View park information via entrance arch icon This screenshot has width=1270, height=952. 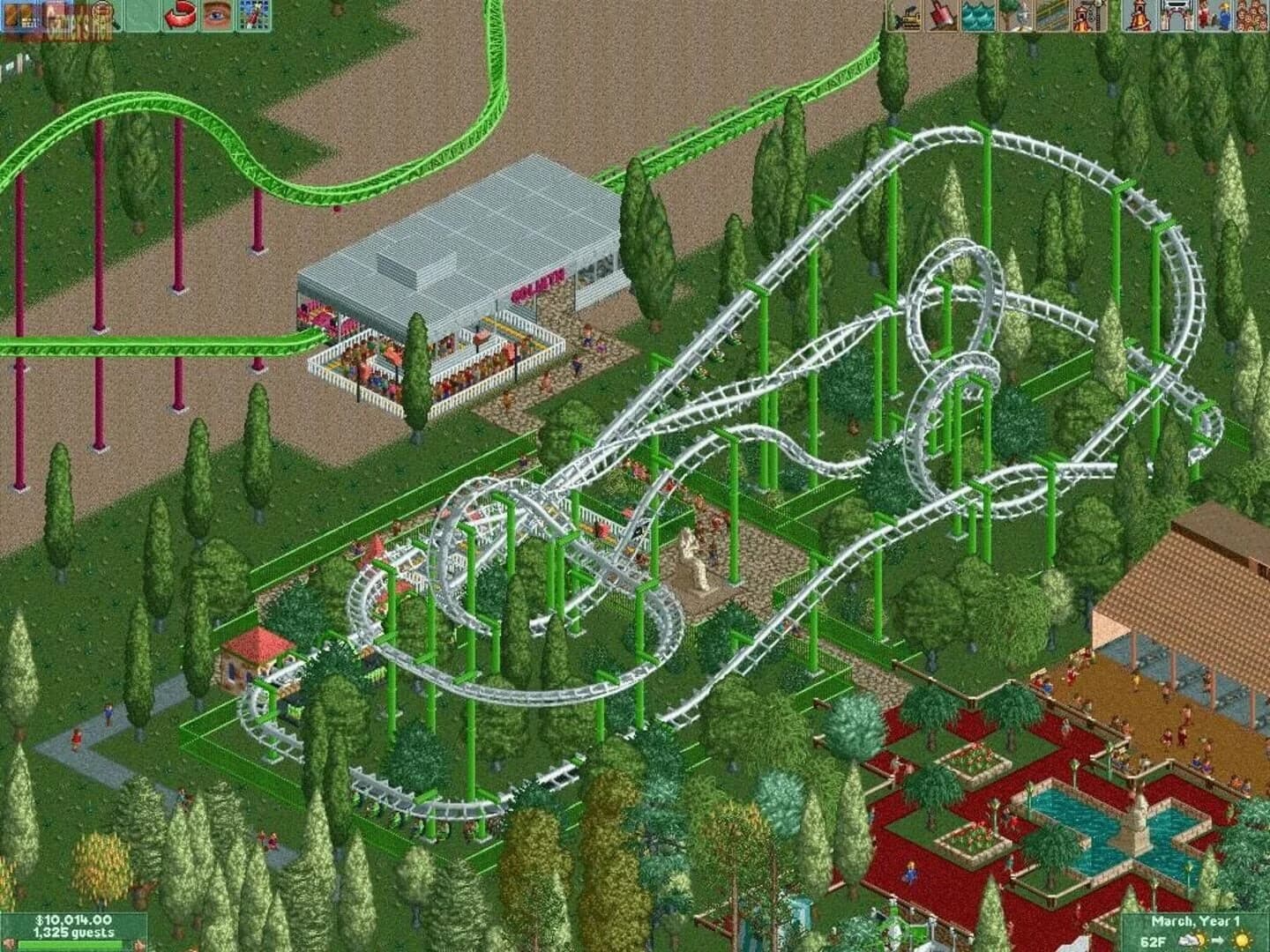pos(1176,15)
